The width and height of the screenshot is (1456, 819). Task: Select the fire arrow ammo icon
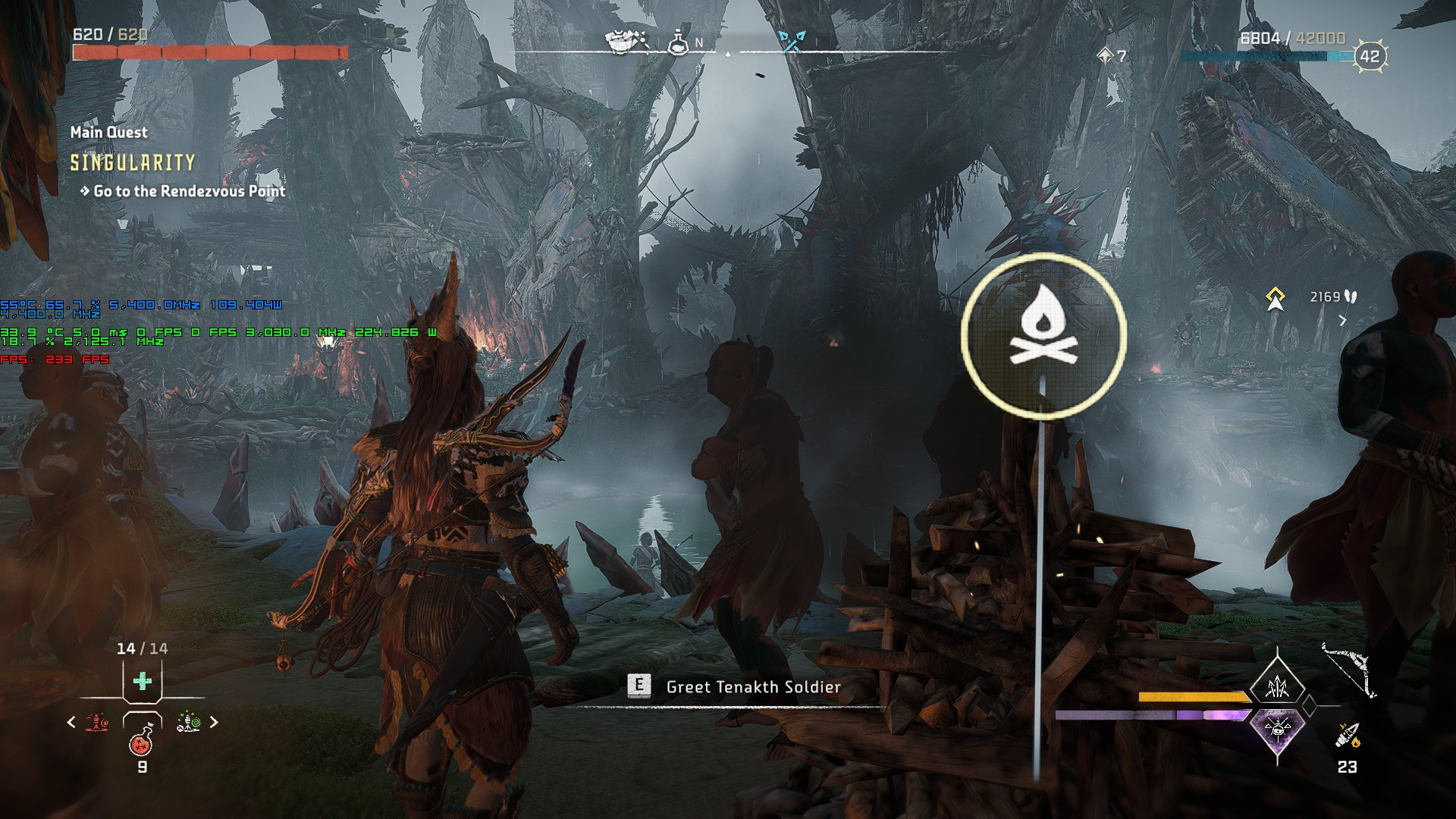(x=1348, y=734)
